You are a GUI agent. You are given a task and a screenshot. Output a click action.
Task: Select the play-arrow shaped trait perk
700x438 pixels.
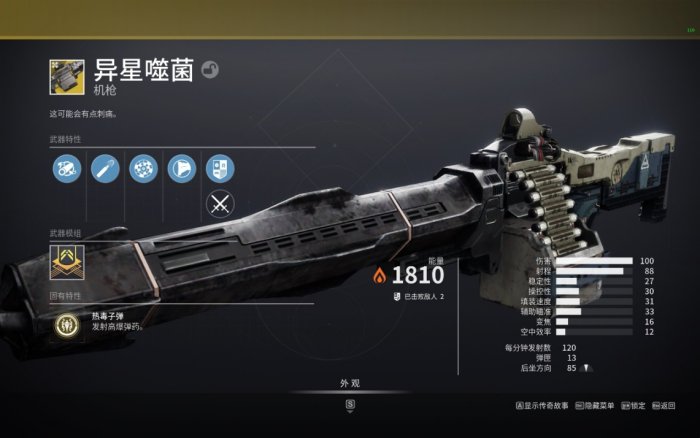pos(181,167)
